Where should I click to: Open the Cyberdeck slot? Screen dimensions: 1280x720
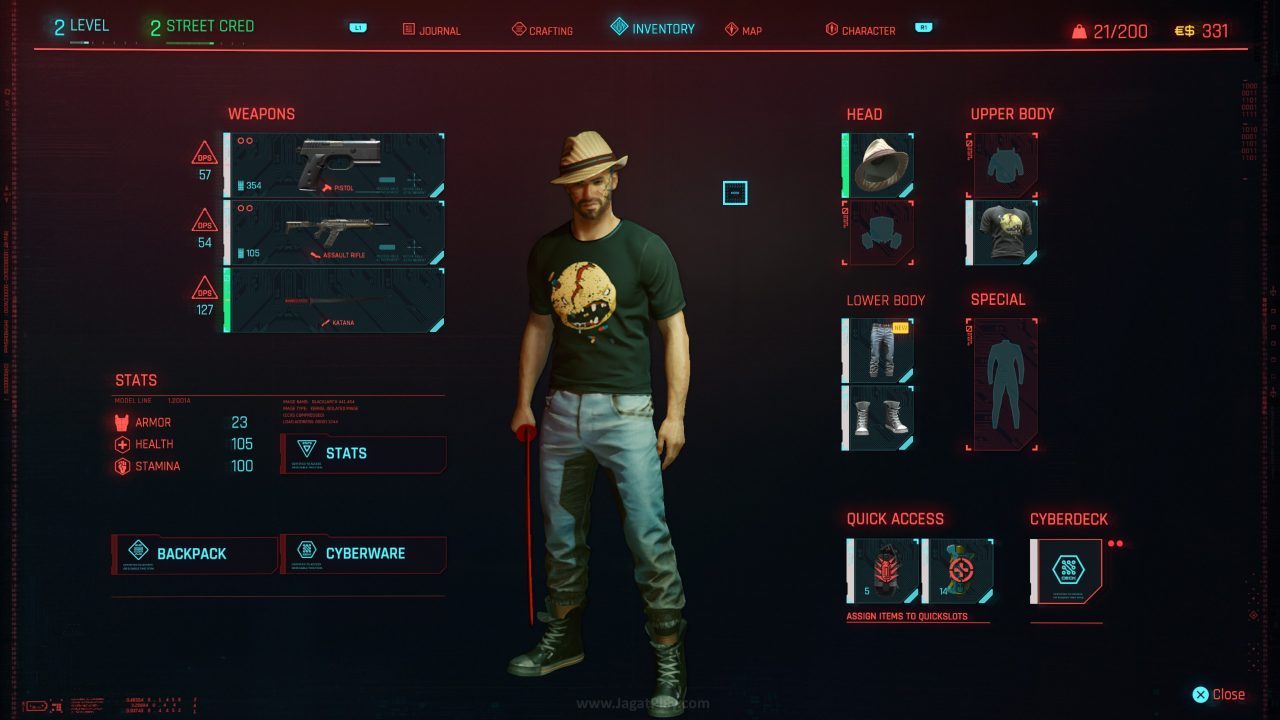1067,571
